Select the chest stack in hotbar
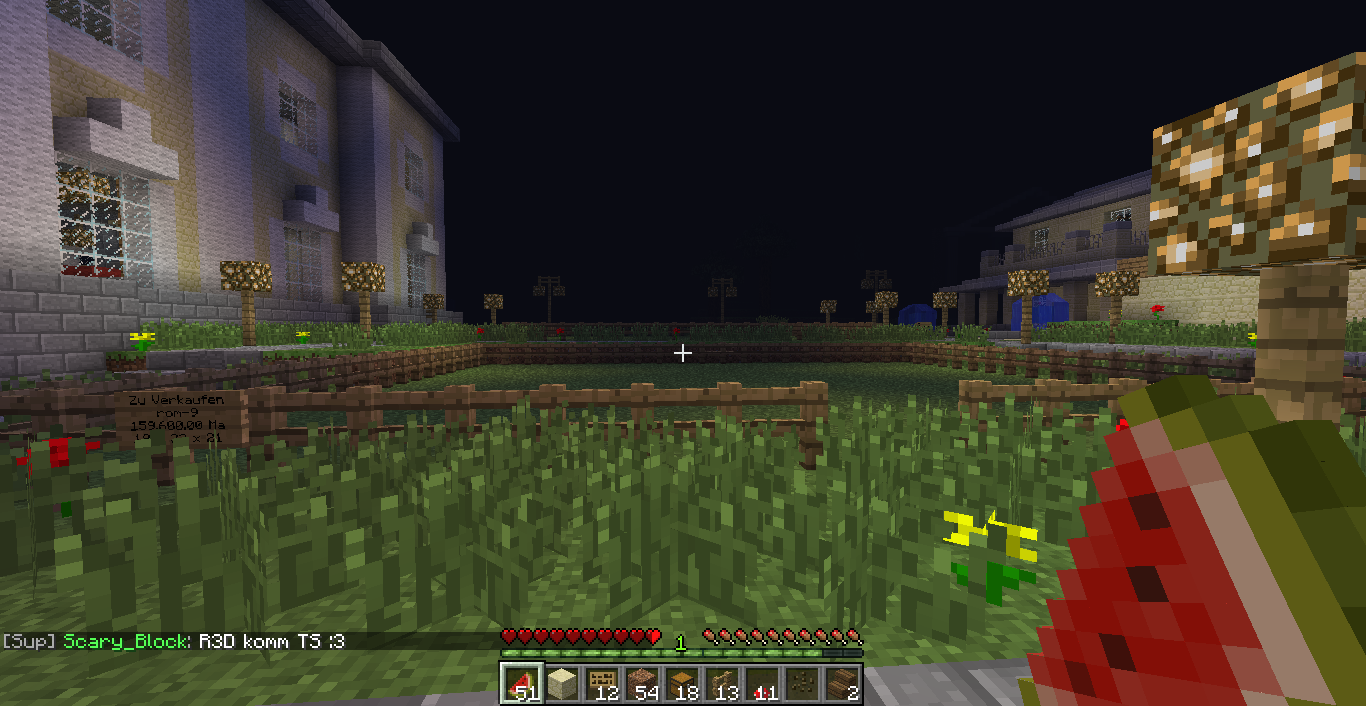The width and height of the screenshot is (1366, 706). tap(681, 684)
